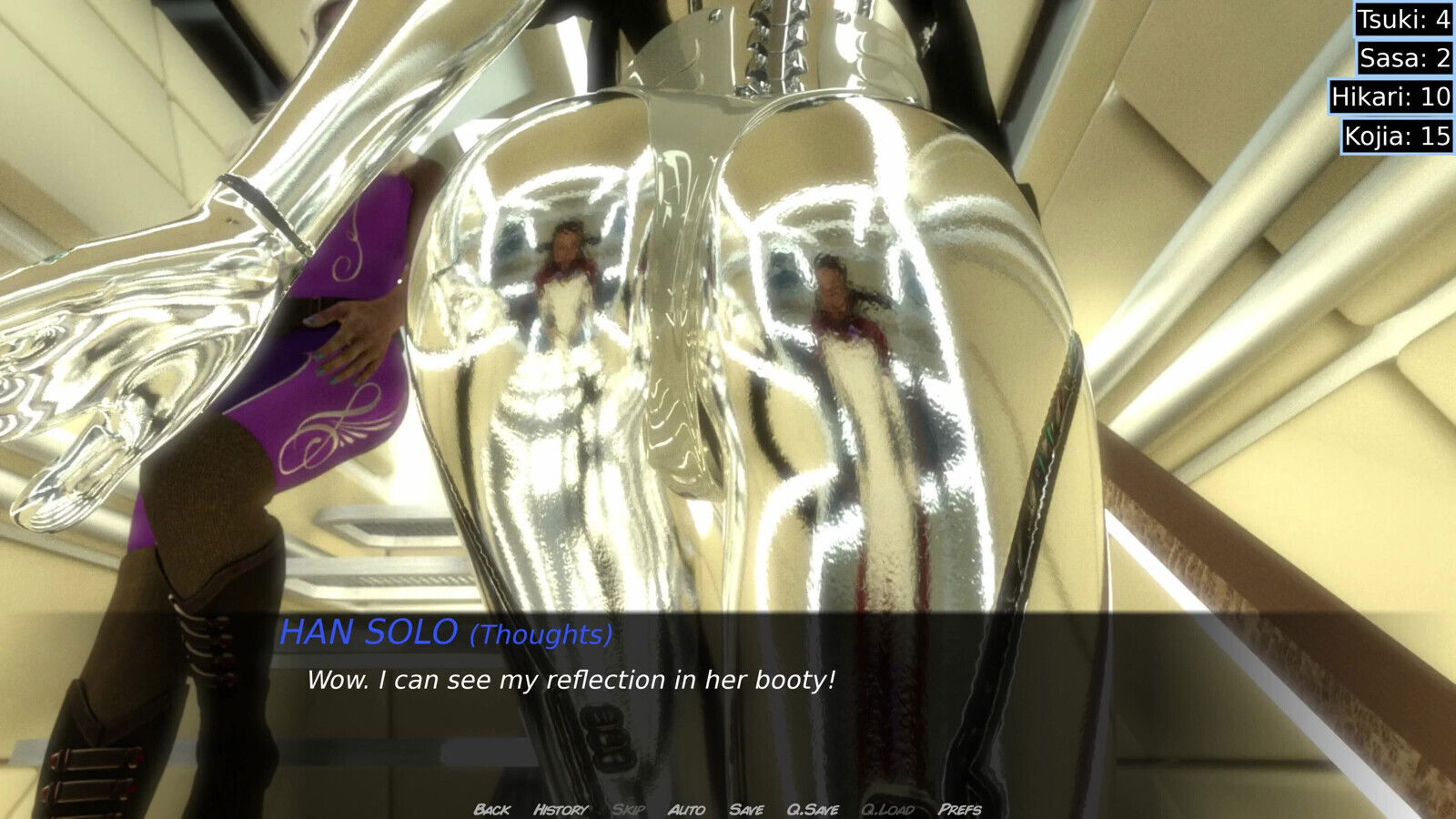This screenshot has height=819, width=1456.
Task: Open Prefs settings
Action: [x=960, y=809]
